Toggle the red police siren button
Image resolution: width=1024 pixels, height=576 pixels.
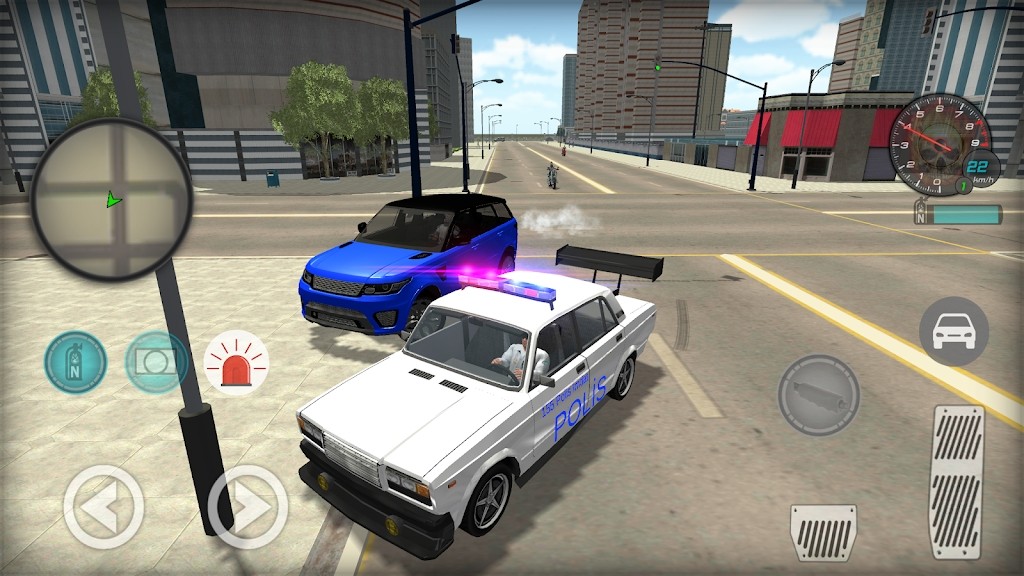[x=236, y=362]
